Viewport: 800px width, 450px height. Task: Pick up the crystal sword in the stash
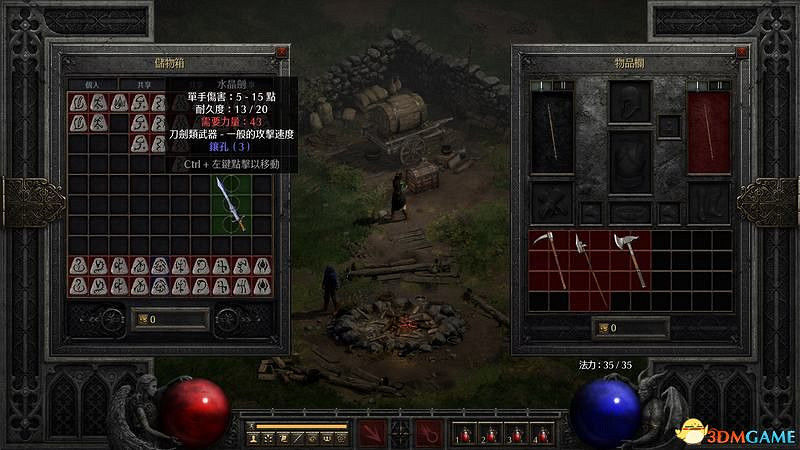coord(229,204)
